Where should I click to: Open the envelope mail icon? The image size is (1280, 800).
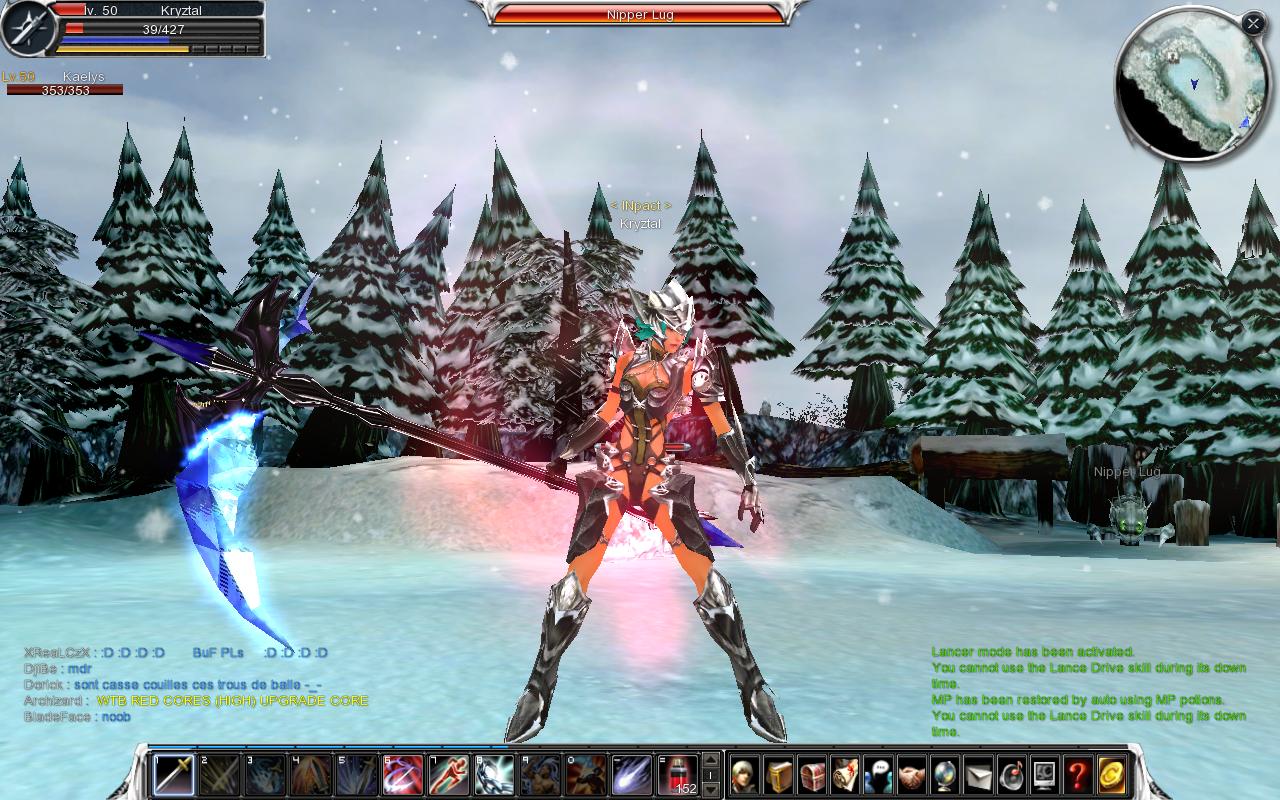coord(978,775)
